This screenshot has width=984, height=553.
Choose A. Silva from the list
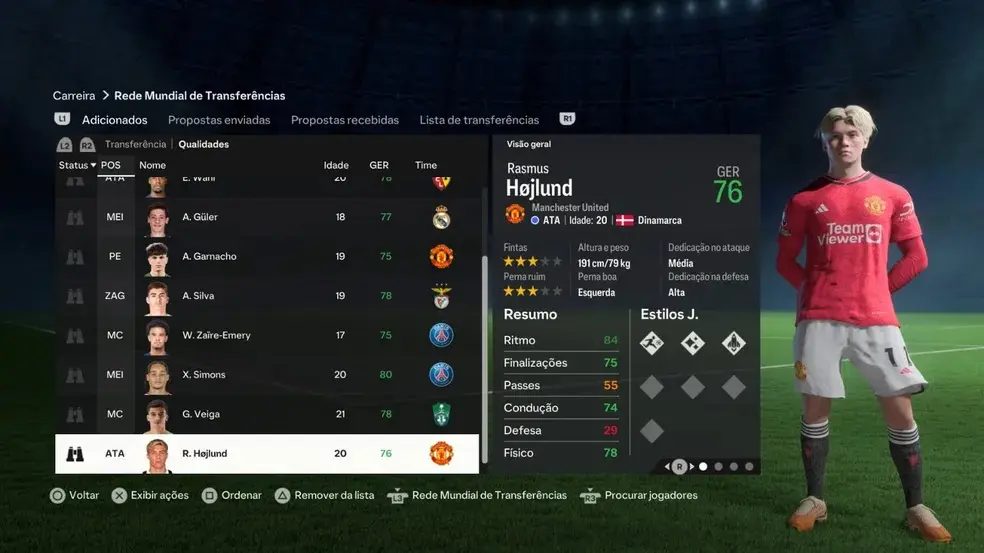click(266, 296)
